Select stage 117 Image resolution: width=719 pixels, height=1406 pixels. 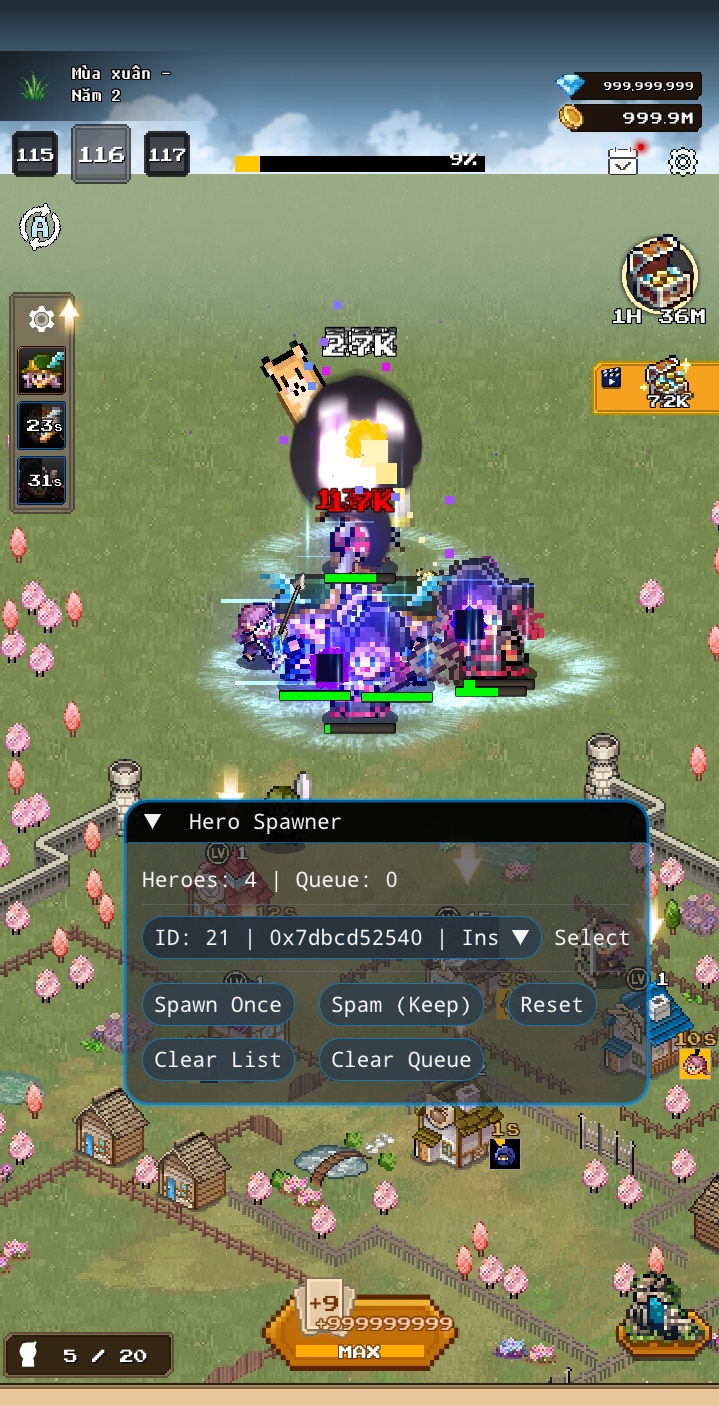pyautogui.click(x=167, y=155)
